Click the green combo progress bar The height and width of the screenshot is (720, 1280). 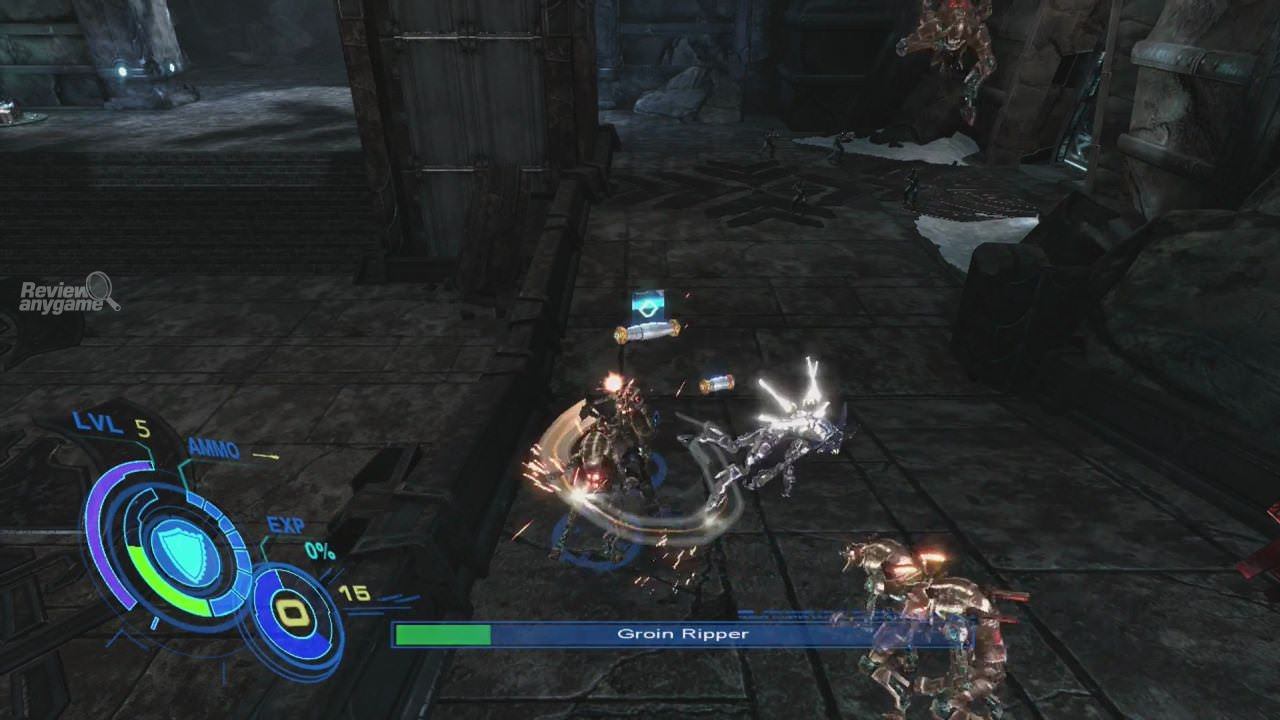[443, 635]
